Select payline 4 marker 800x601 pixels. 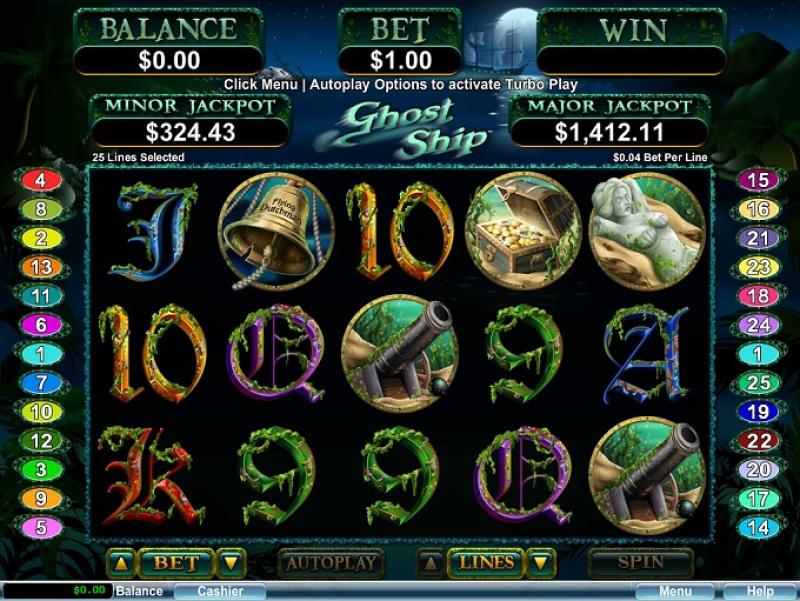(41, 181)
